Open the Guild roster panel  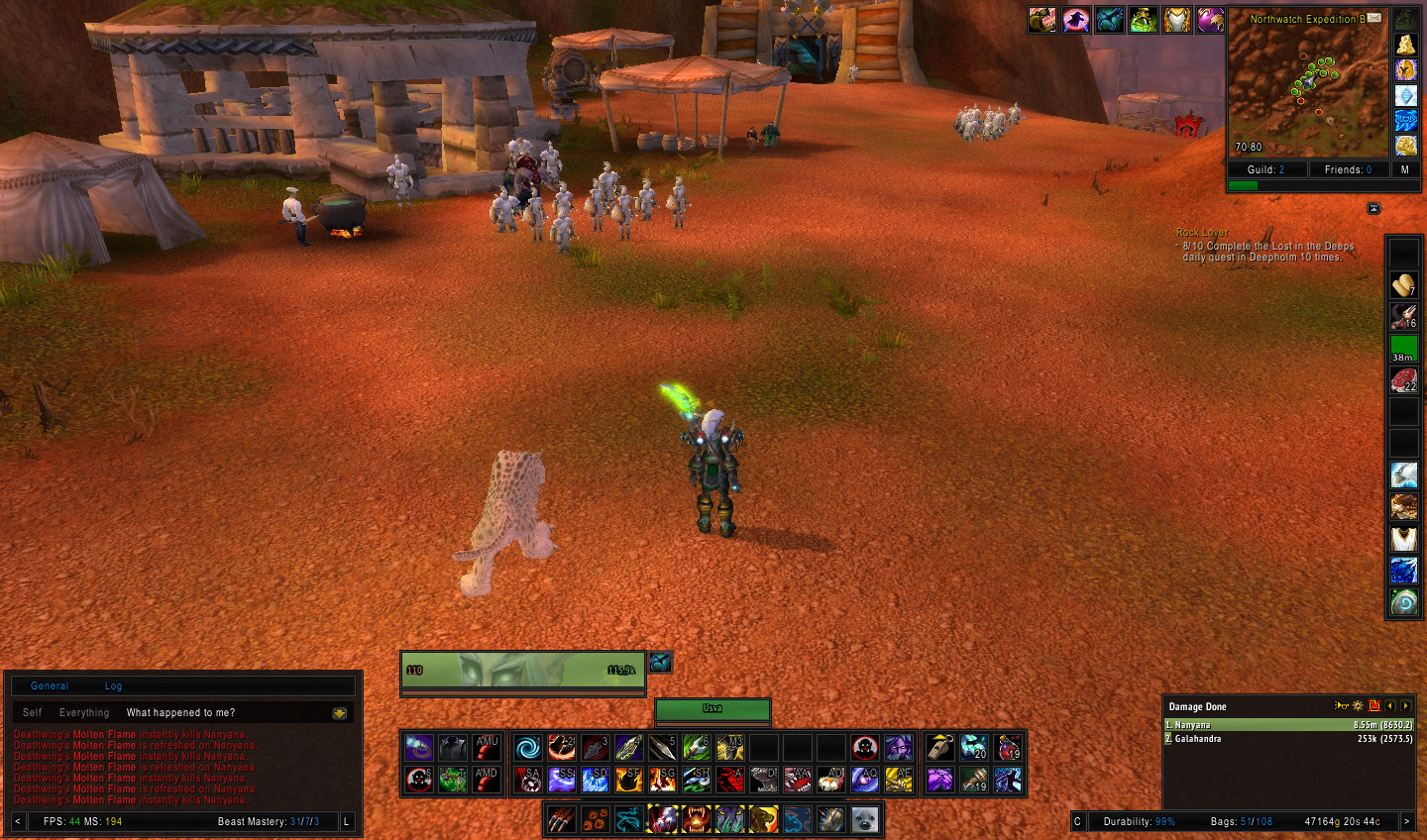tap(1266, 169)
